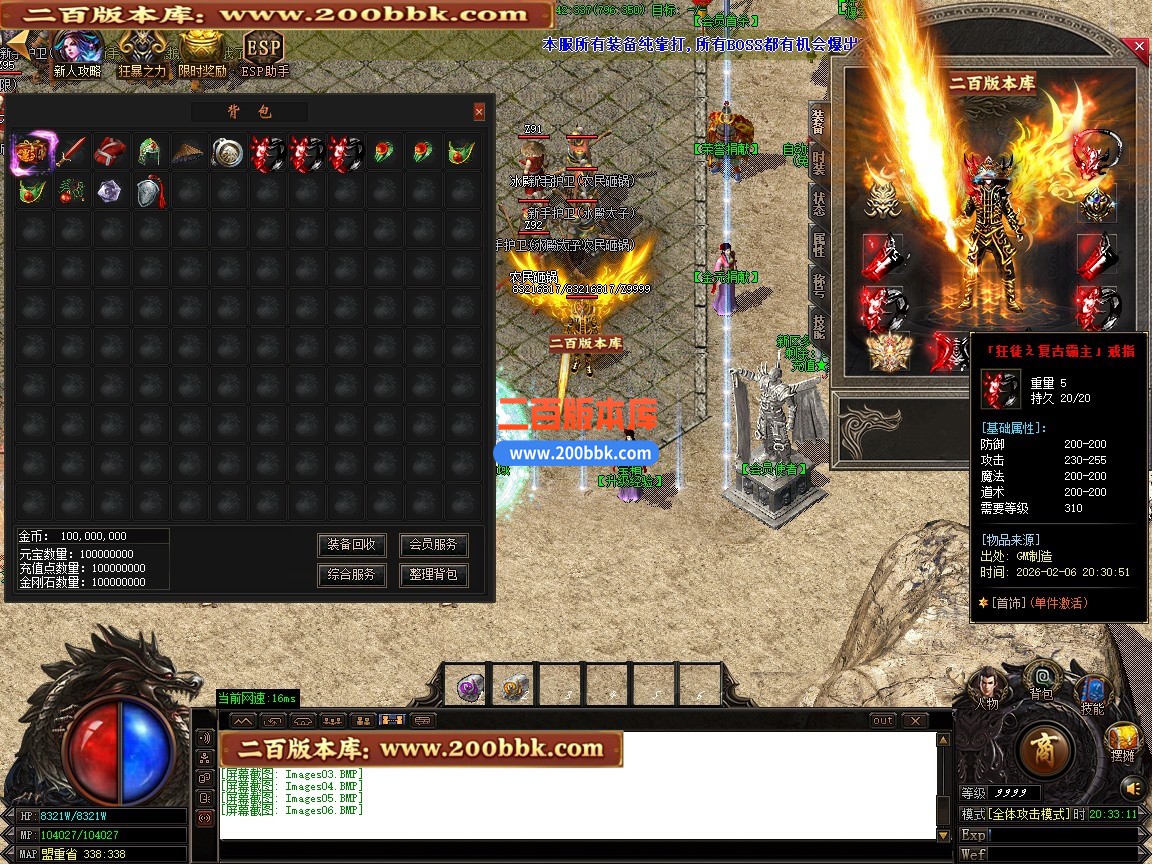
Task: Switch to the 时装 fashion tab
Action: click(818, 160)
